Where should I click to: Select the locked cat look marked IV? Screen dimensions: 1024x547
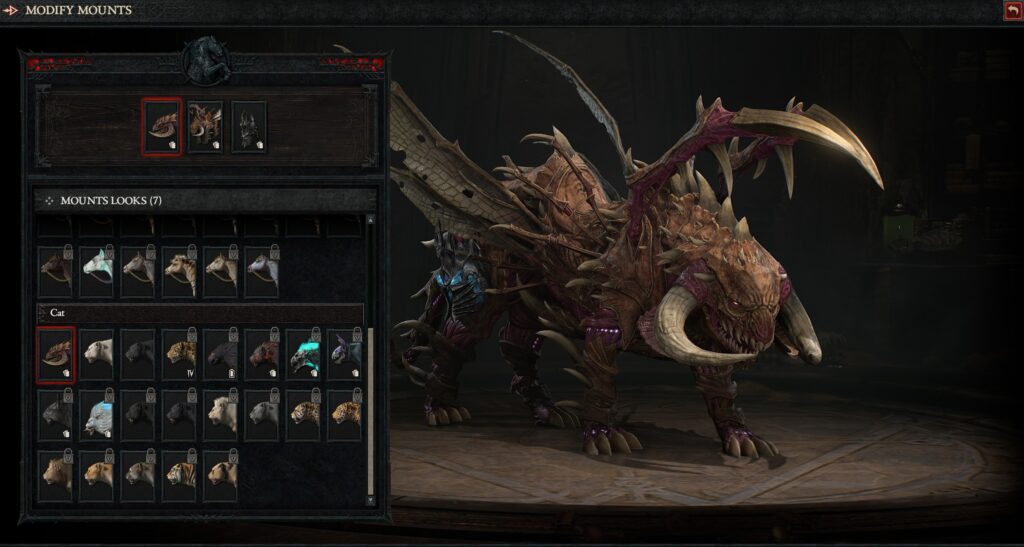coord(180,354)
